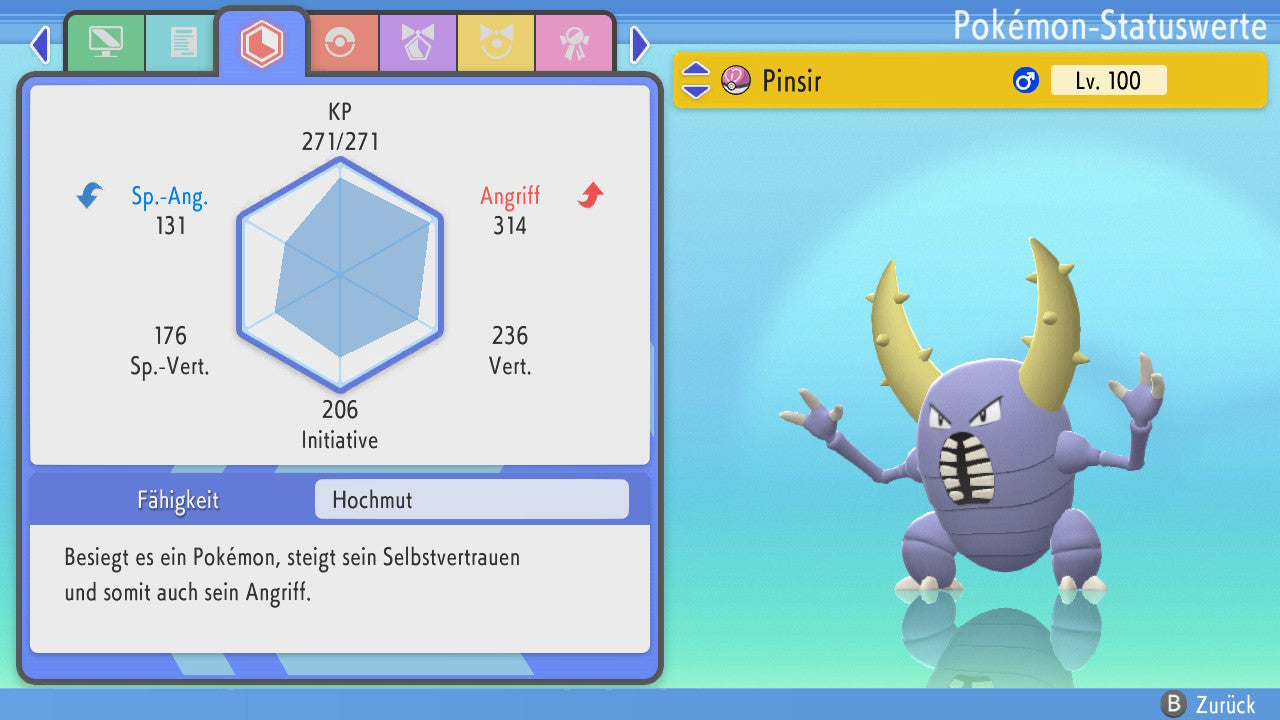Screen dimensions: 1280x720
Task: Select the hexagon stats tab
Action: (261, 43)
